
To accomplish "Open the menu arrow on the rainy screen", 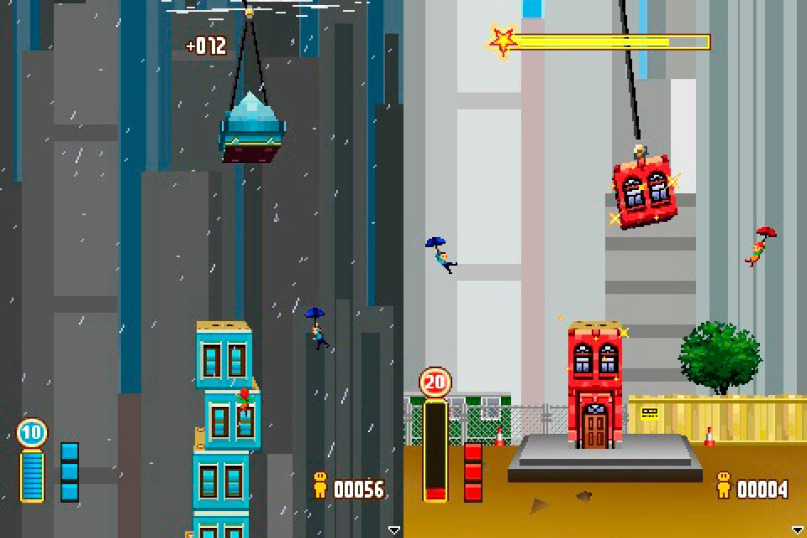I will click(x=394, y=529).
